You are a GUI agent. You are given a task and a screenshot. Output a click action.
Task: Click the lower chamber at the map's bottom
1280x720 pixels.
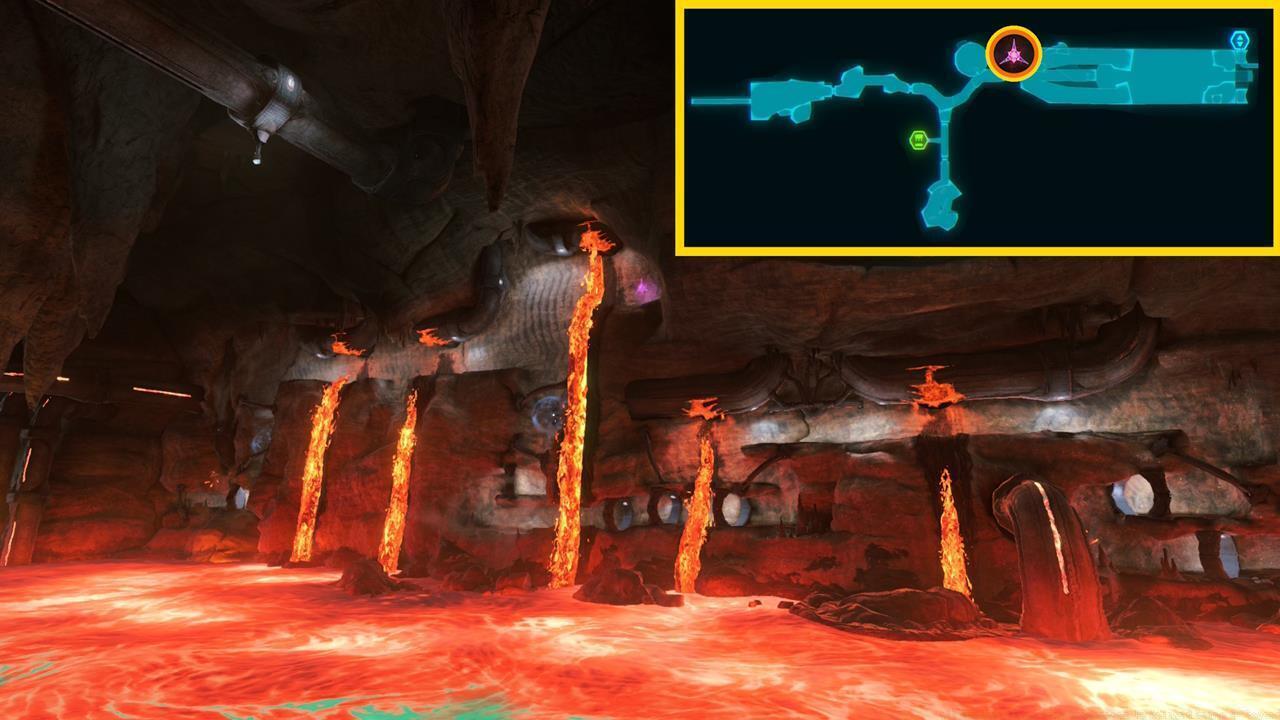(x=940, y=205)
